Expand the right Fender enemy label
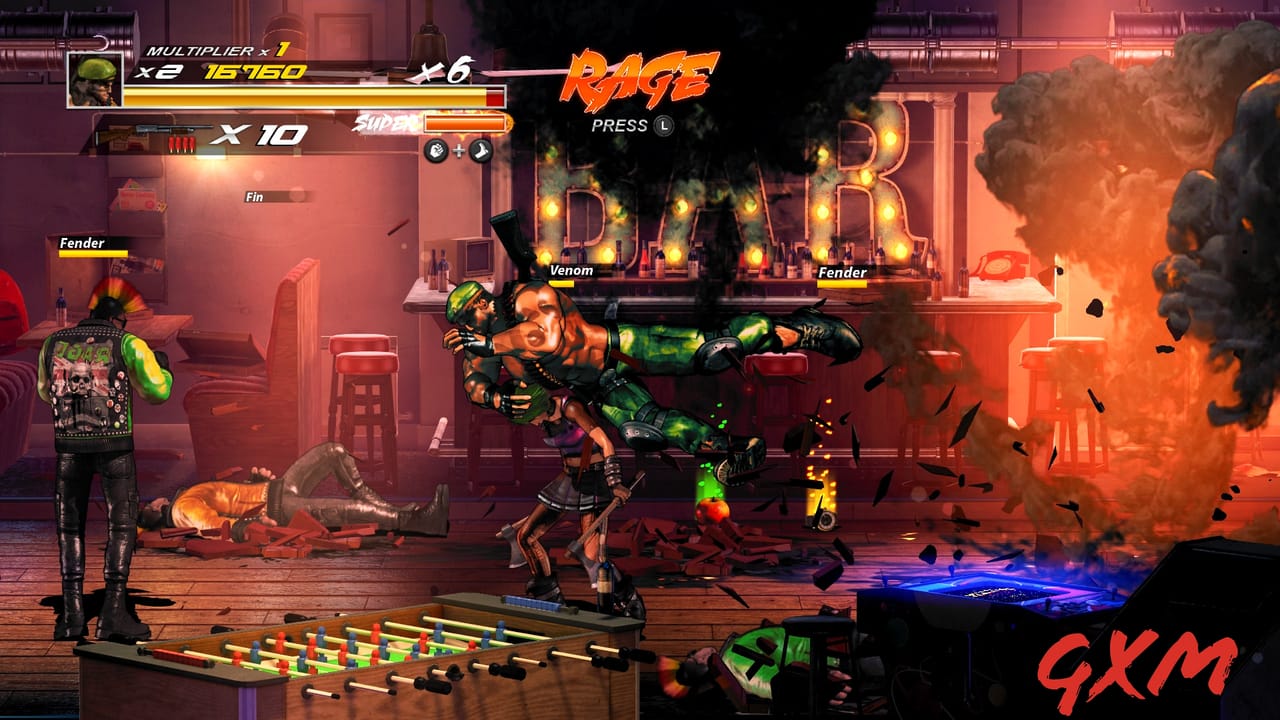 (x=841, y=271)
